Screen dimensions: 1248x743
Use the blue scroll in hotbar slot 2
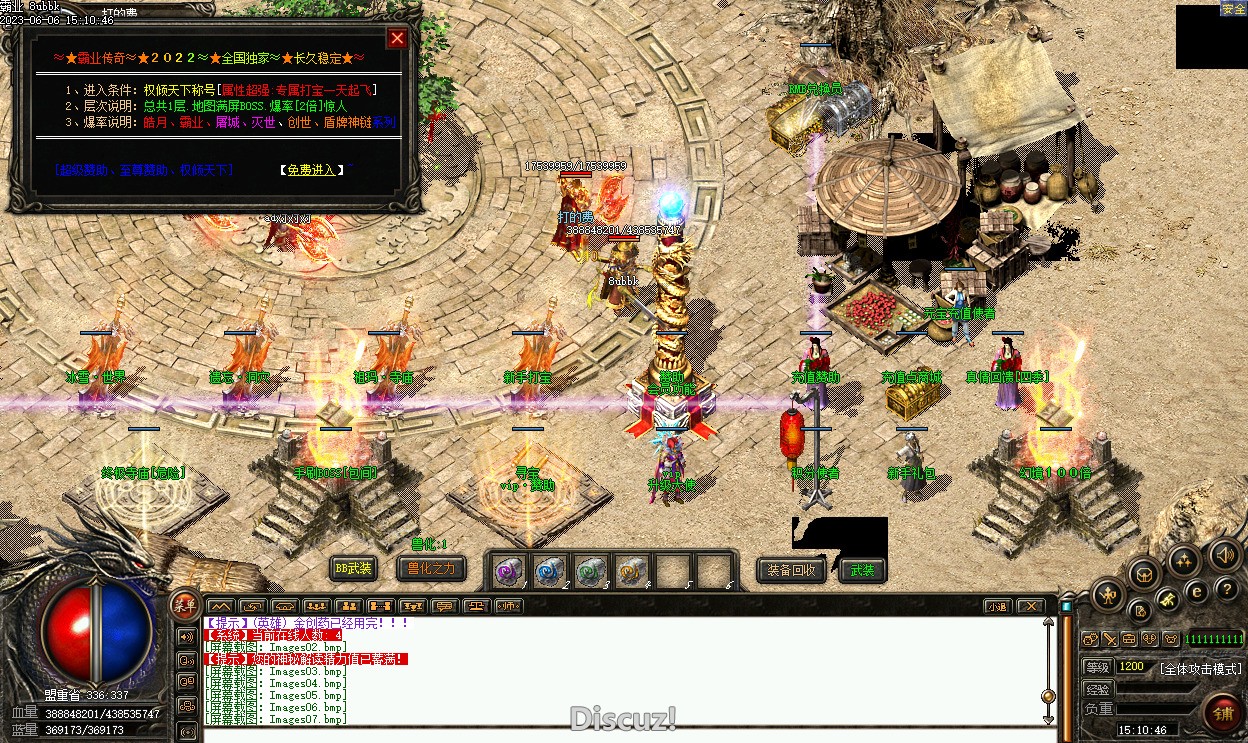(550, 571)
